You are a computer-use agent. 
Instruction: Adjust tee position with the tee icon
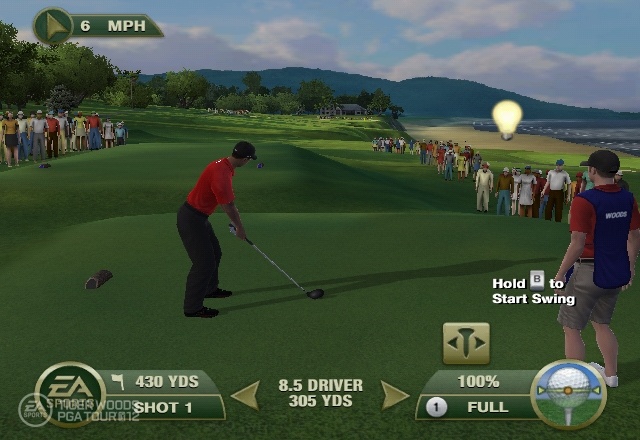click(466, 343)
